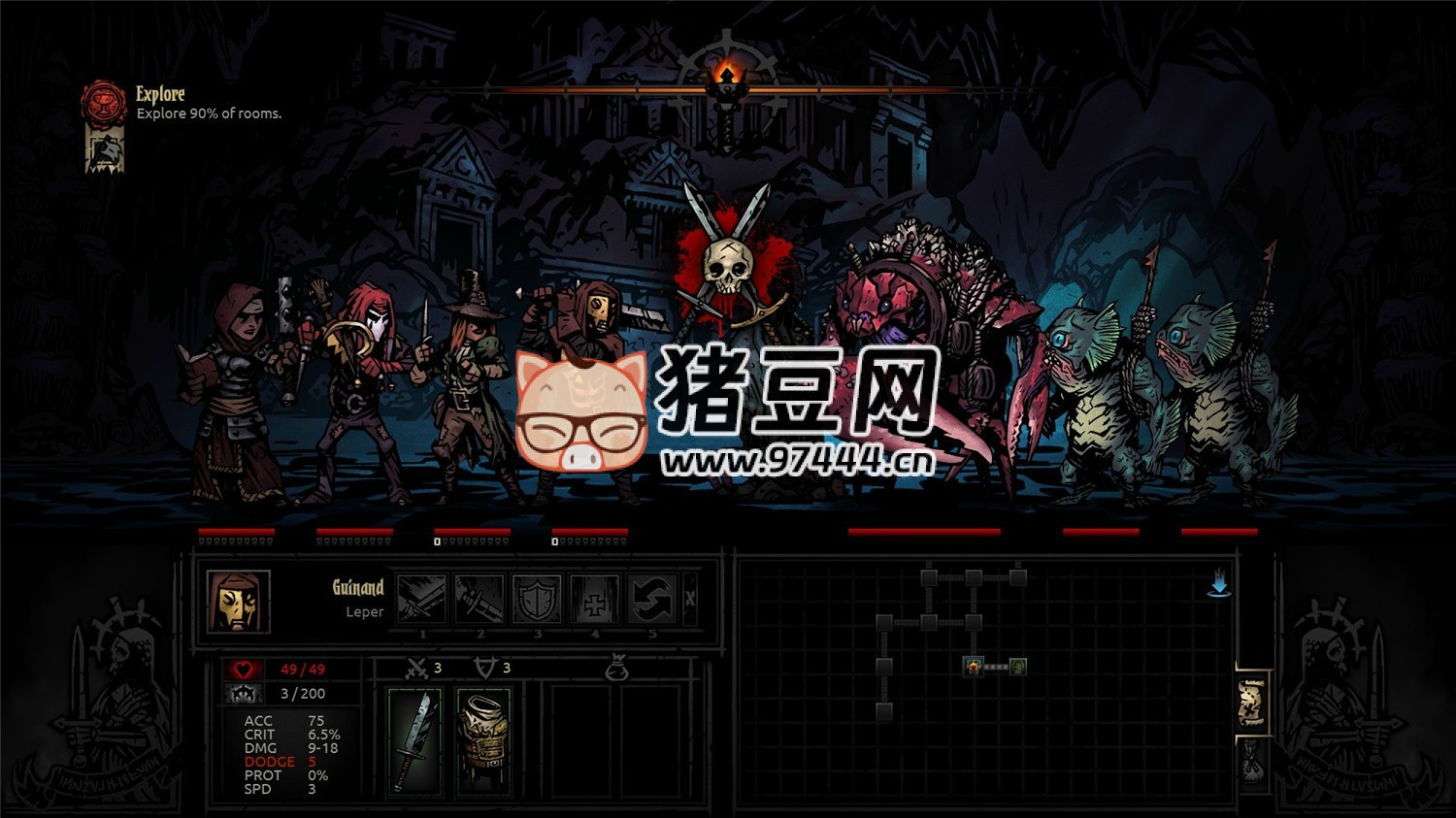The width and height of the screenshot is (1456, 818).
Task: Select the move skill with swap arrows
Action: click(x=651, y=600)
